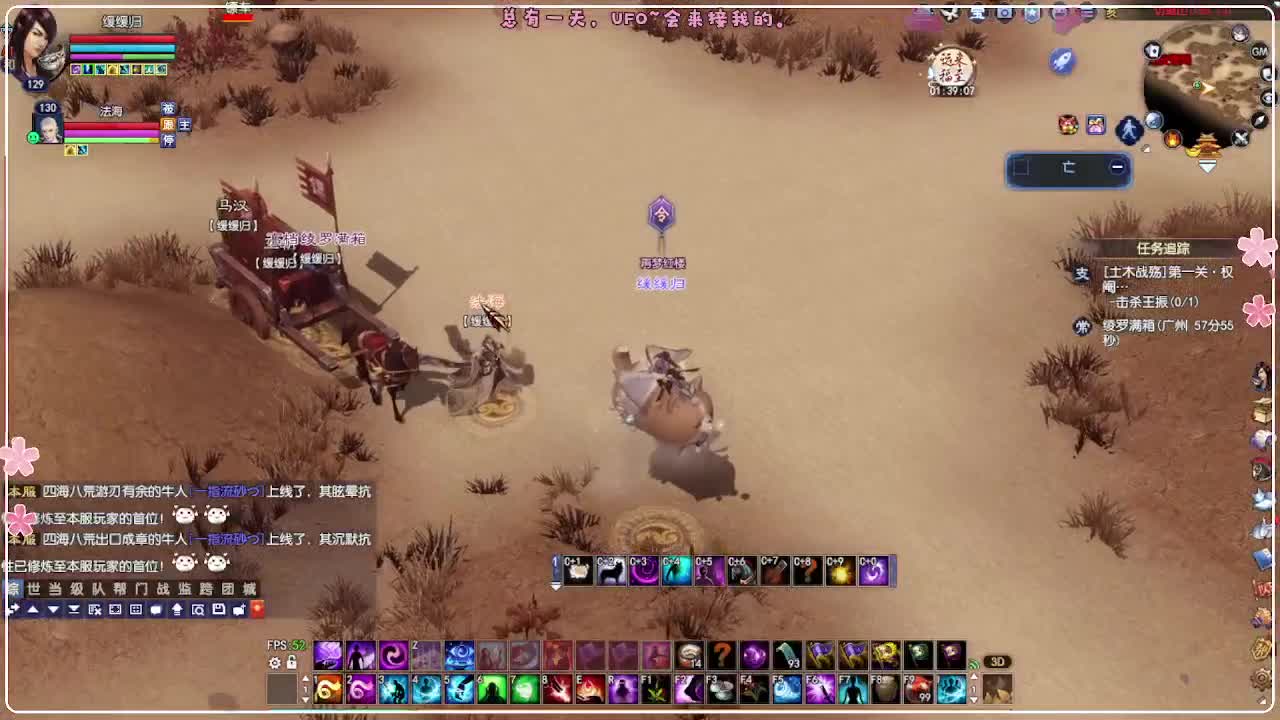This screenshot has height=720, width=1280.
Task: Switch to the 队 chat channel tab
Action: tap(98, 589)
